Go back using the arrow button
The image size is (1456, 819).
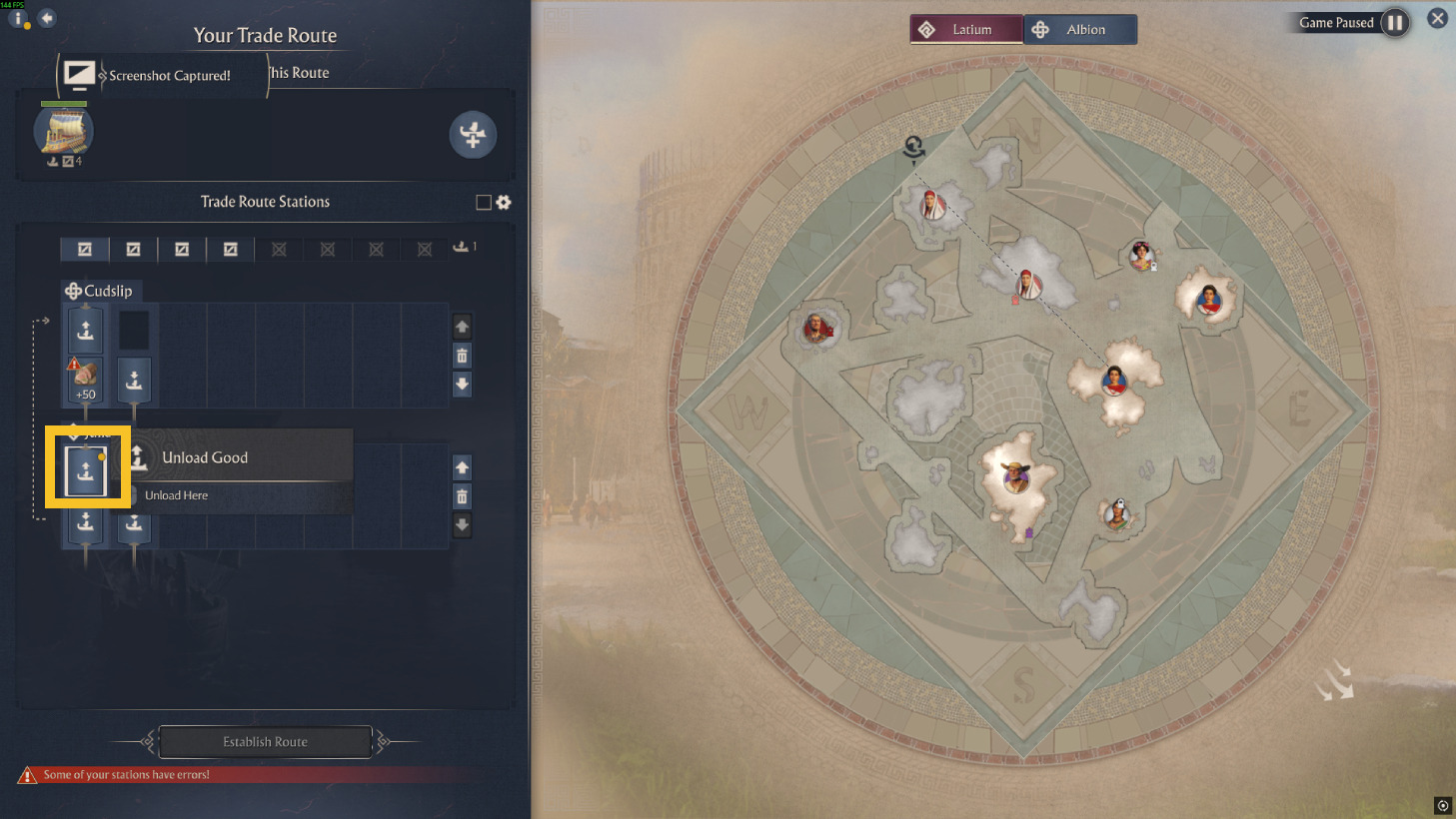tap(47, 18)
